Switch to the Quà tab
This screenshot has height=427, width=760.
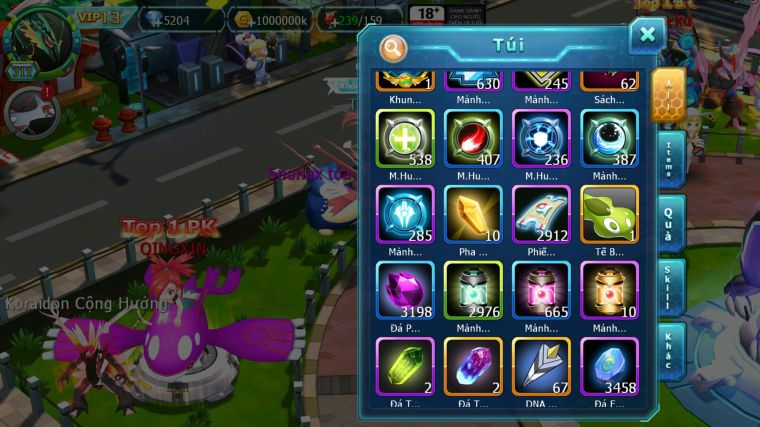click(670, 222)
